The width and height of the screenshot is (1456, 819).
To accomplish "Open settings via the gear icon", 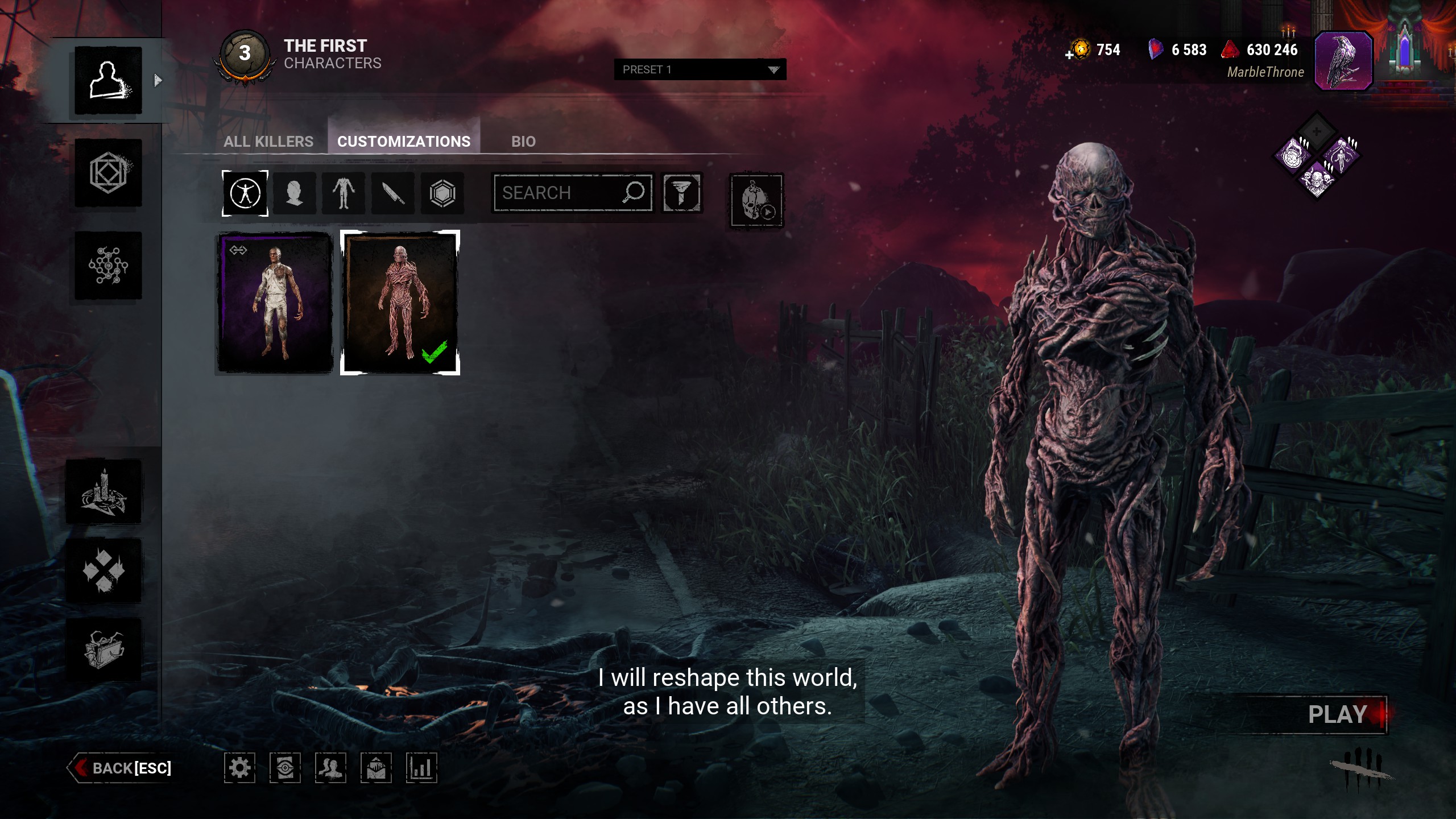I will pos(239,768).
